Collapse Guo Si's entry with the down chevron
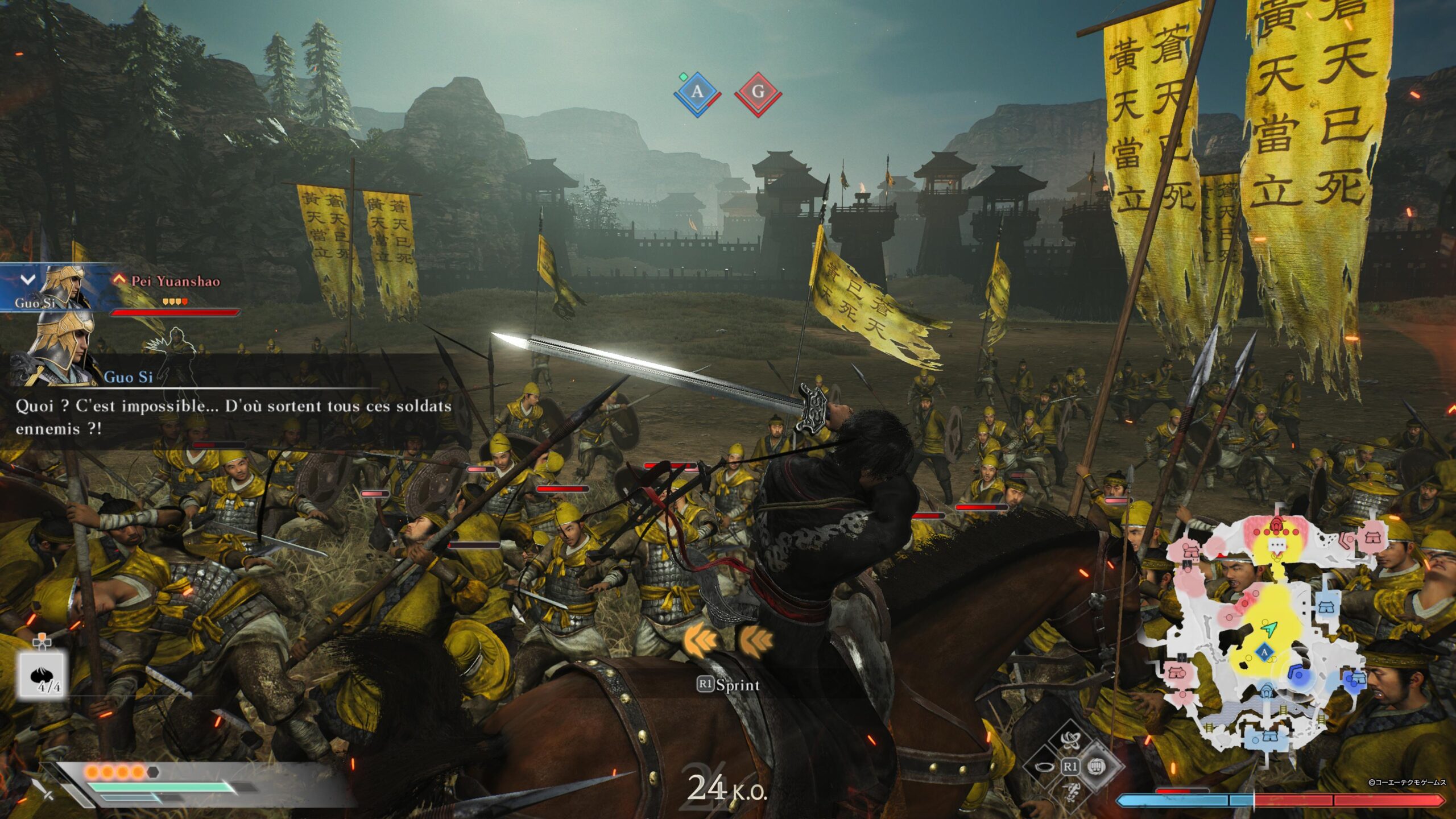Viewport: 1456px width, 819px height. pos(27,280)
